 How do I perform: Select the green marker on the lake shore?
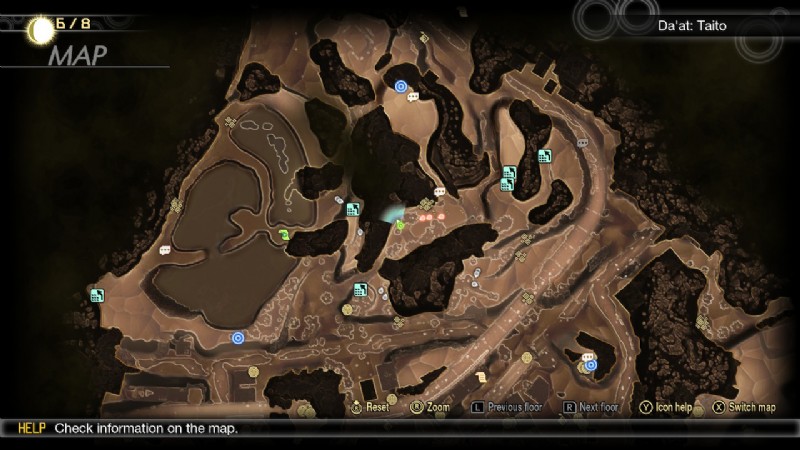point(285,236)
